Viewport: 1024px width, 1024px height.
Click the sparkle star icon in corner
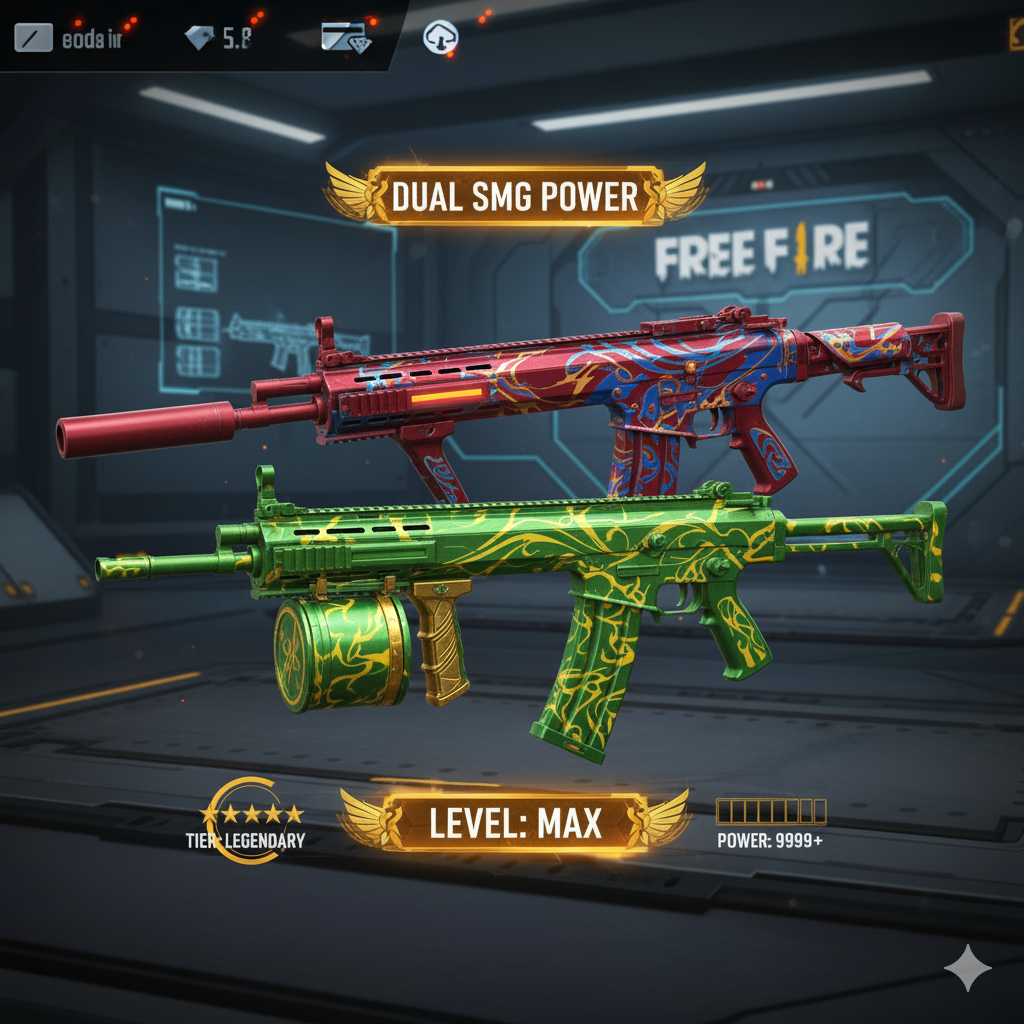coord(968,967)
